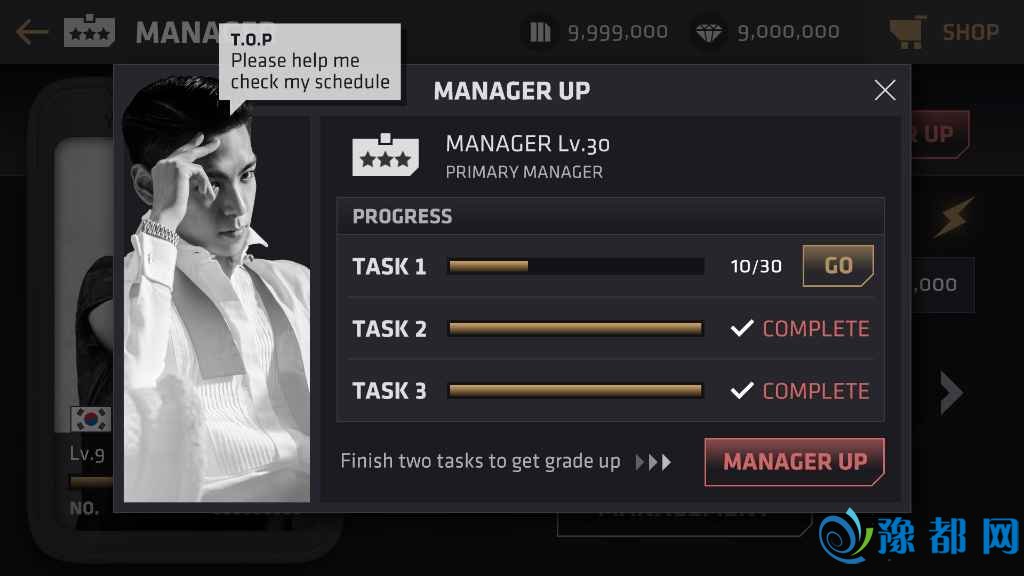Confirm the red MANAGER UP button
The height and width of the screenshot is (576, 1024).
794,462
